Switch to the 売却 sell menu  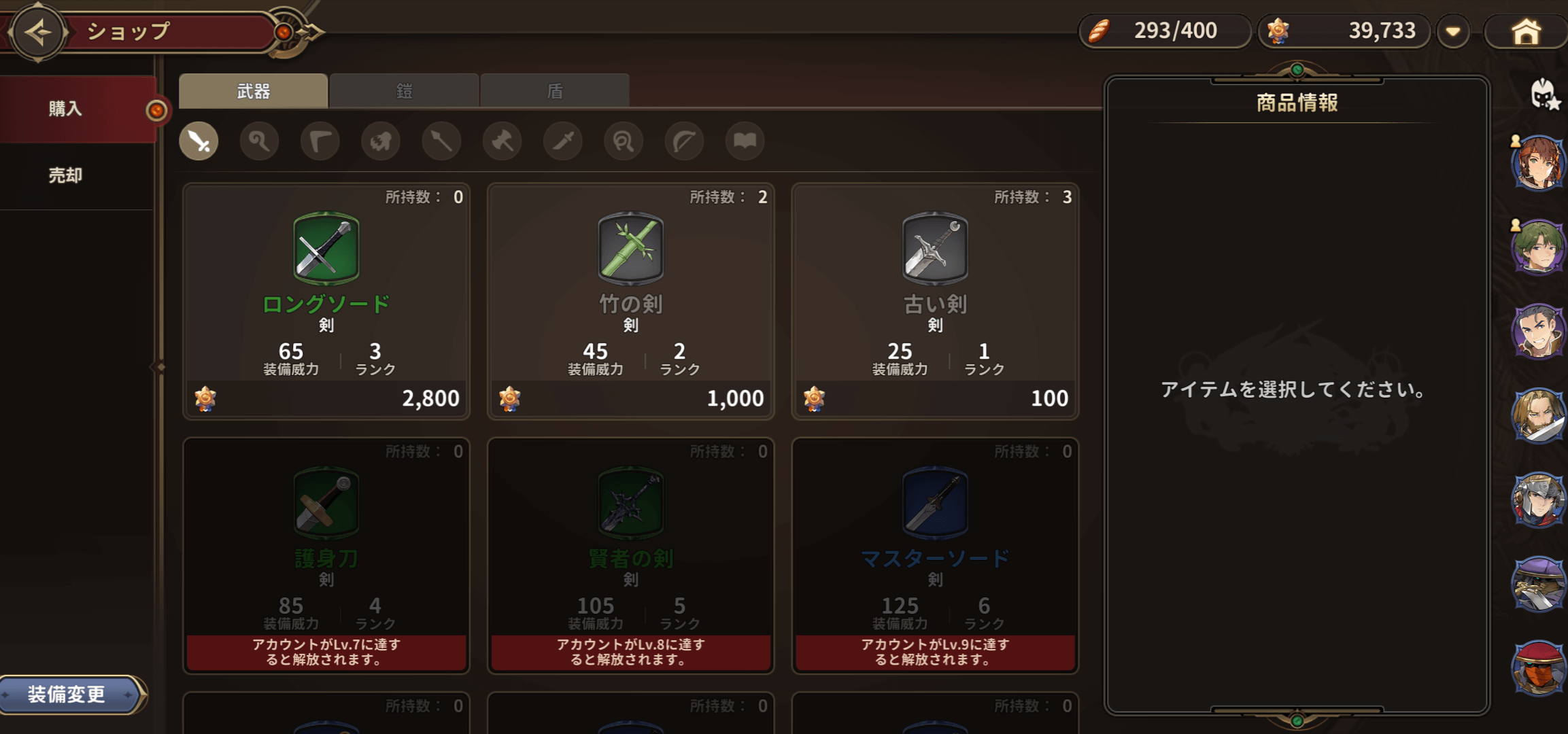67,175
